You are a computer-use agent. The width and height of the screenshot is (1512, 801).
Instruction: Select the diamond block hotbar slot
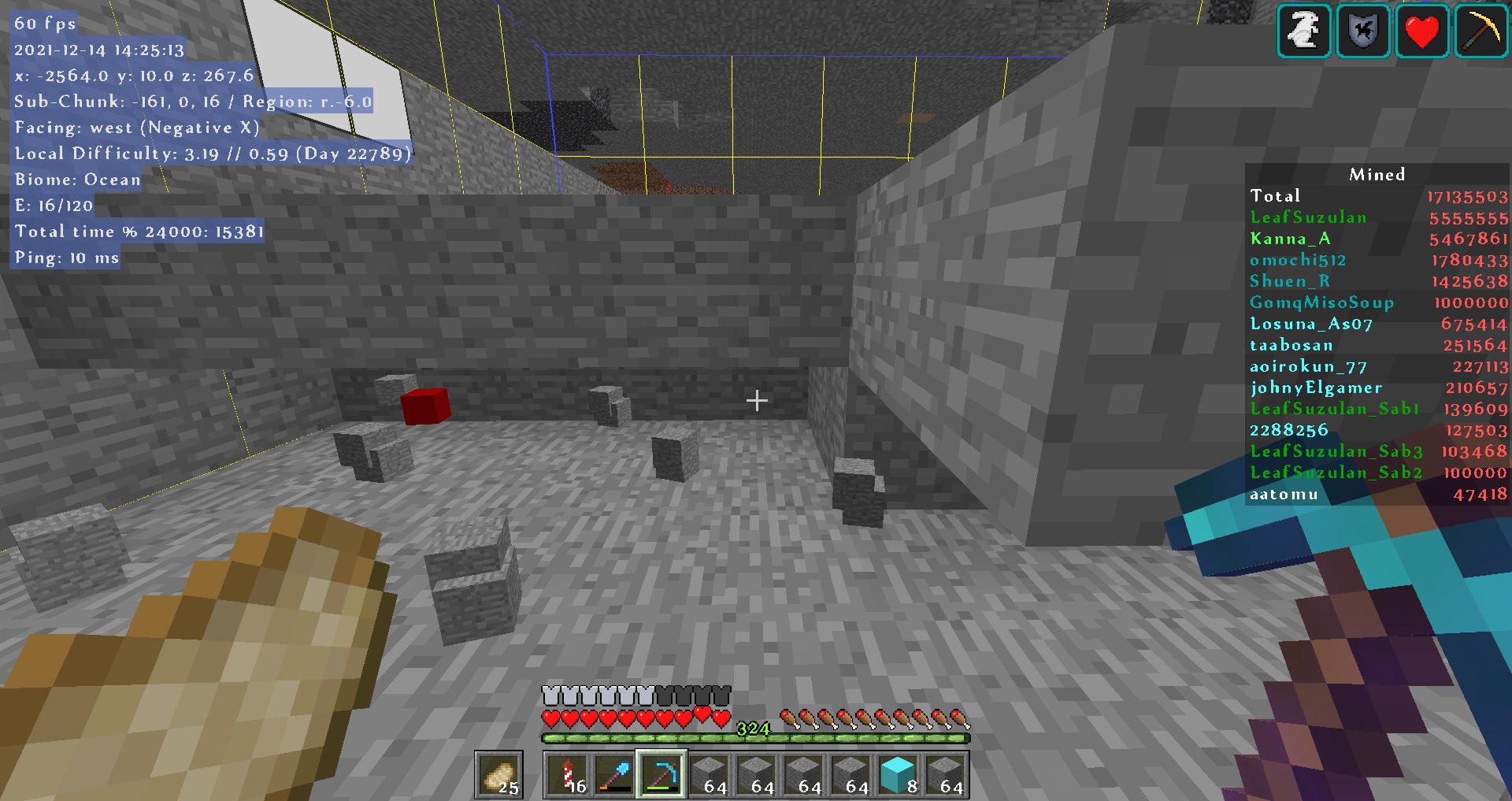tap(898, 774)
